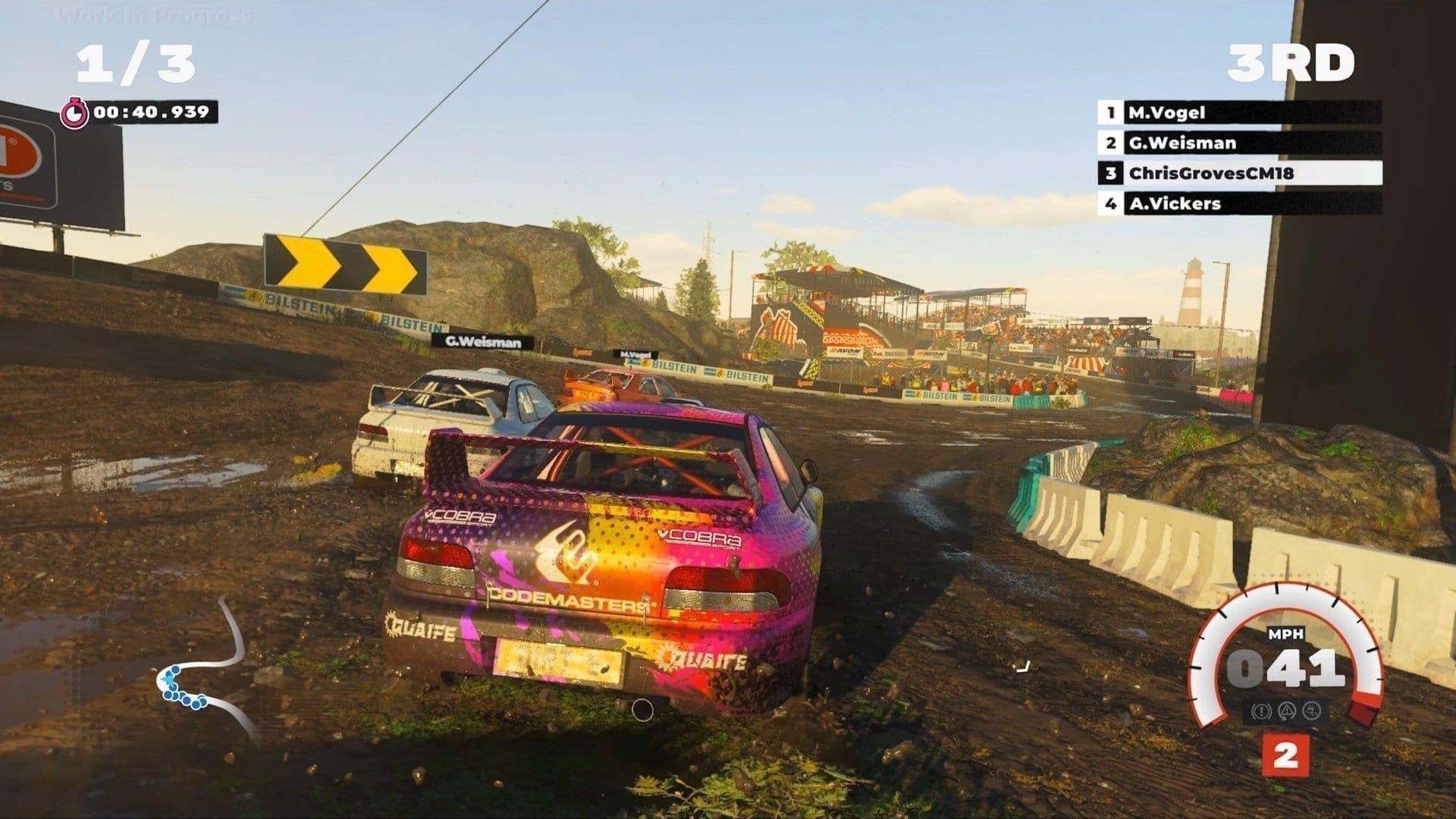Click the M.Vogel name tag above car
The height and width of the screenshot is (819, 1456).
tap(635, 354)
